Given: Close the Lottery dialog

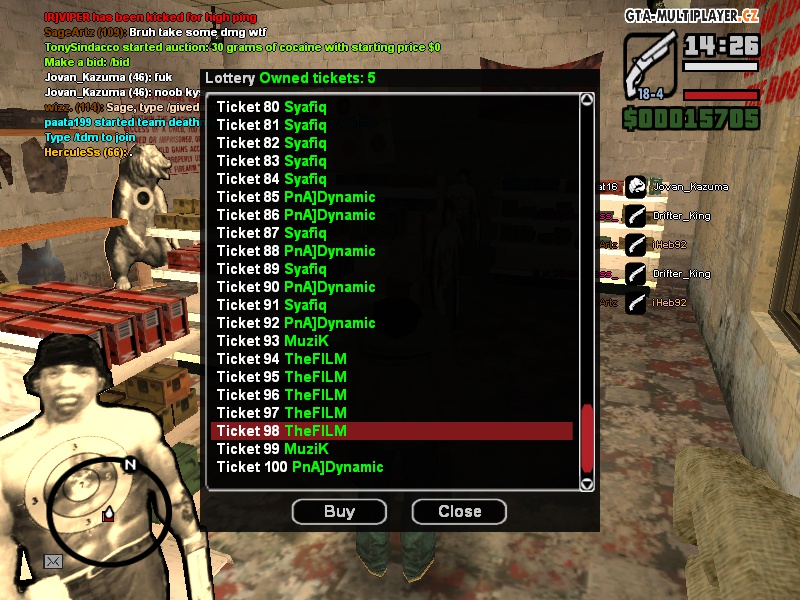Looking at the screenshot, I should point(459,512).
